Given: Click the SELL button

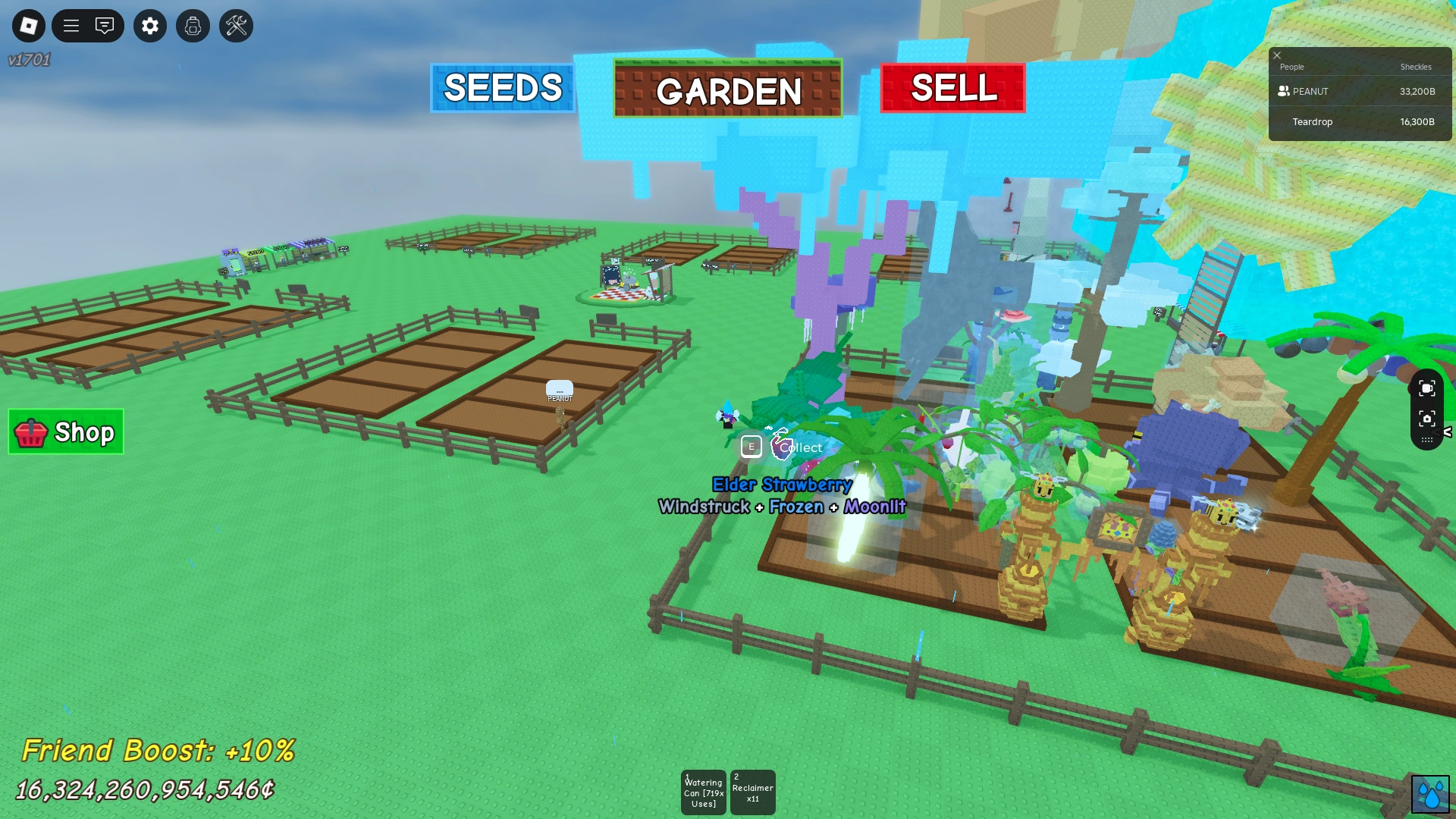Looking at the screenshot, I should coord(952,89).
